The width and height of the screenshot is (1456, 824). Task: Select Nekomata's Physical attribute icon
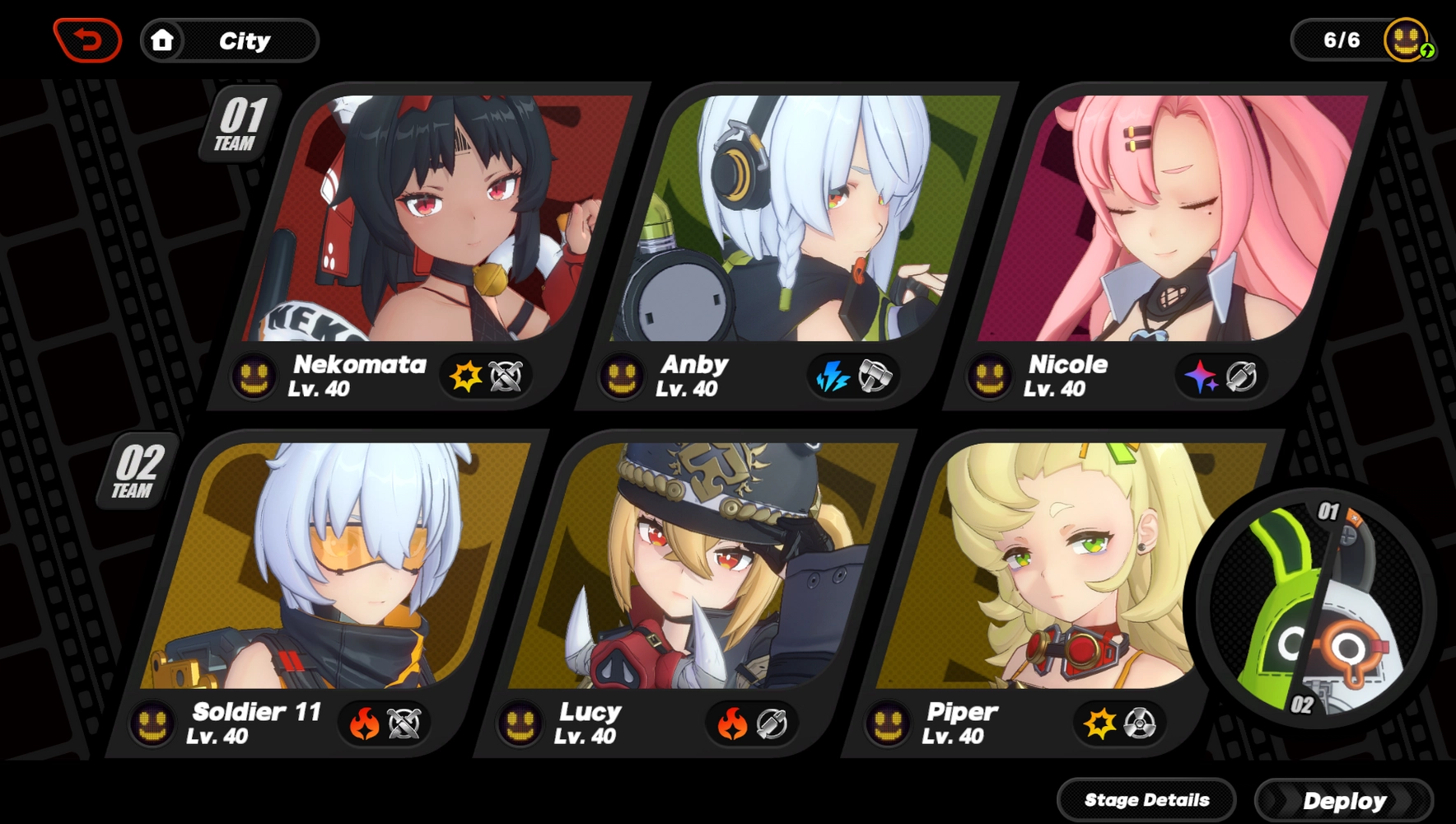[x=464, y=377]
